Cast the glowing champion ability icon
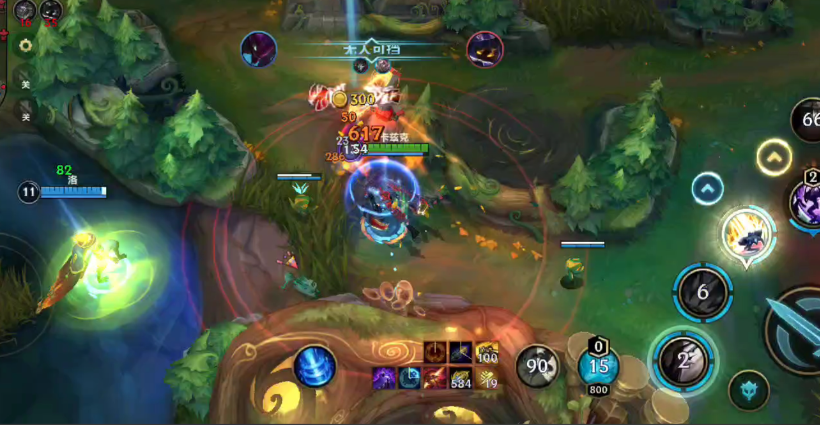Screen dimensions: 820x425 pyautogui.click(x=749, y=233)
